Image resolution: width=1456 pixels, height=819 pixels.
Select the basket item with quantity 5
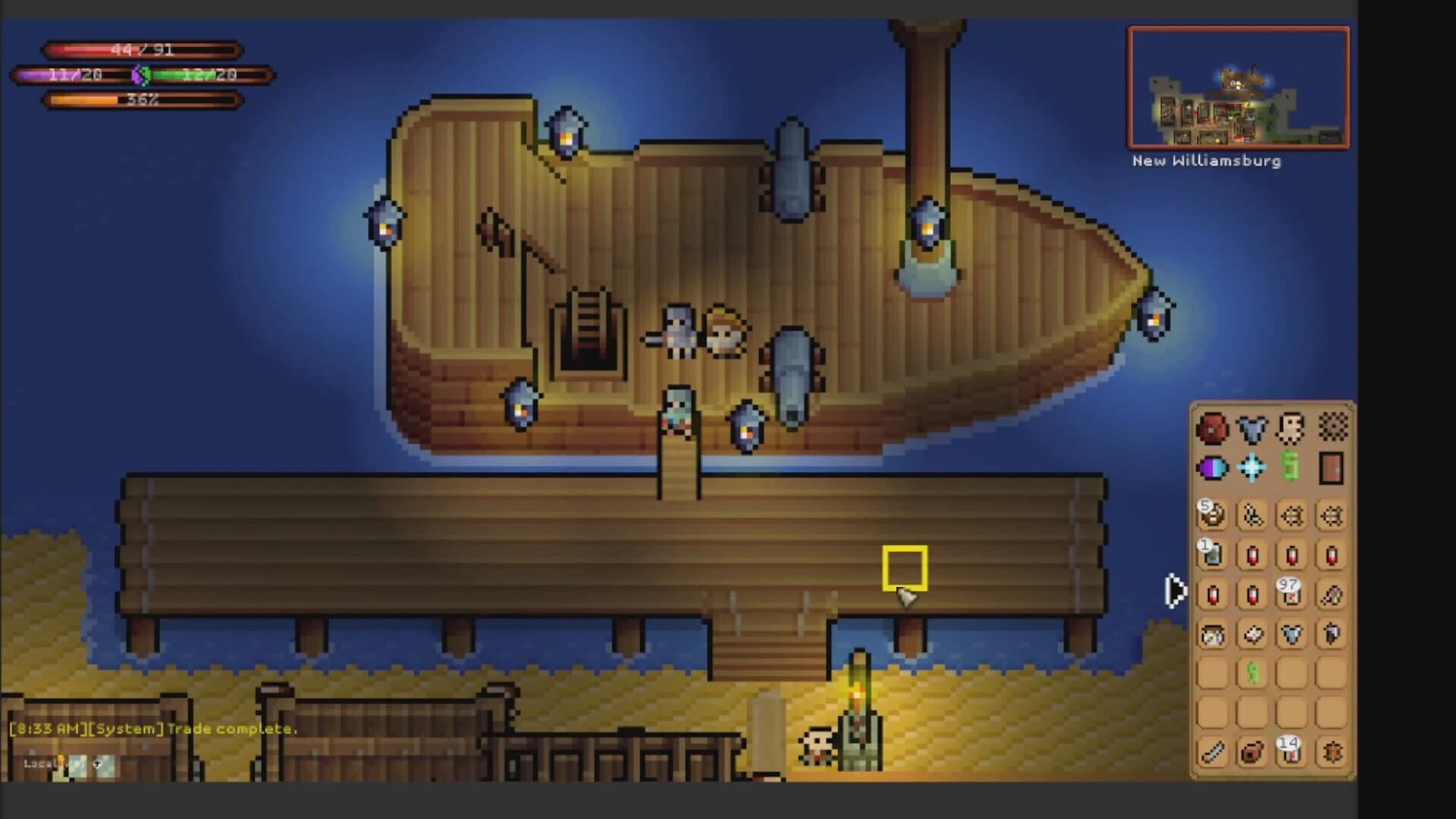point(1212,515)
